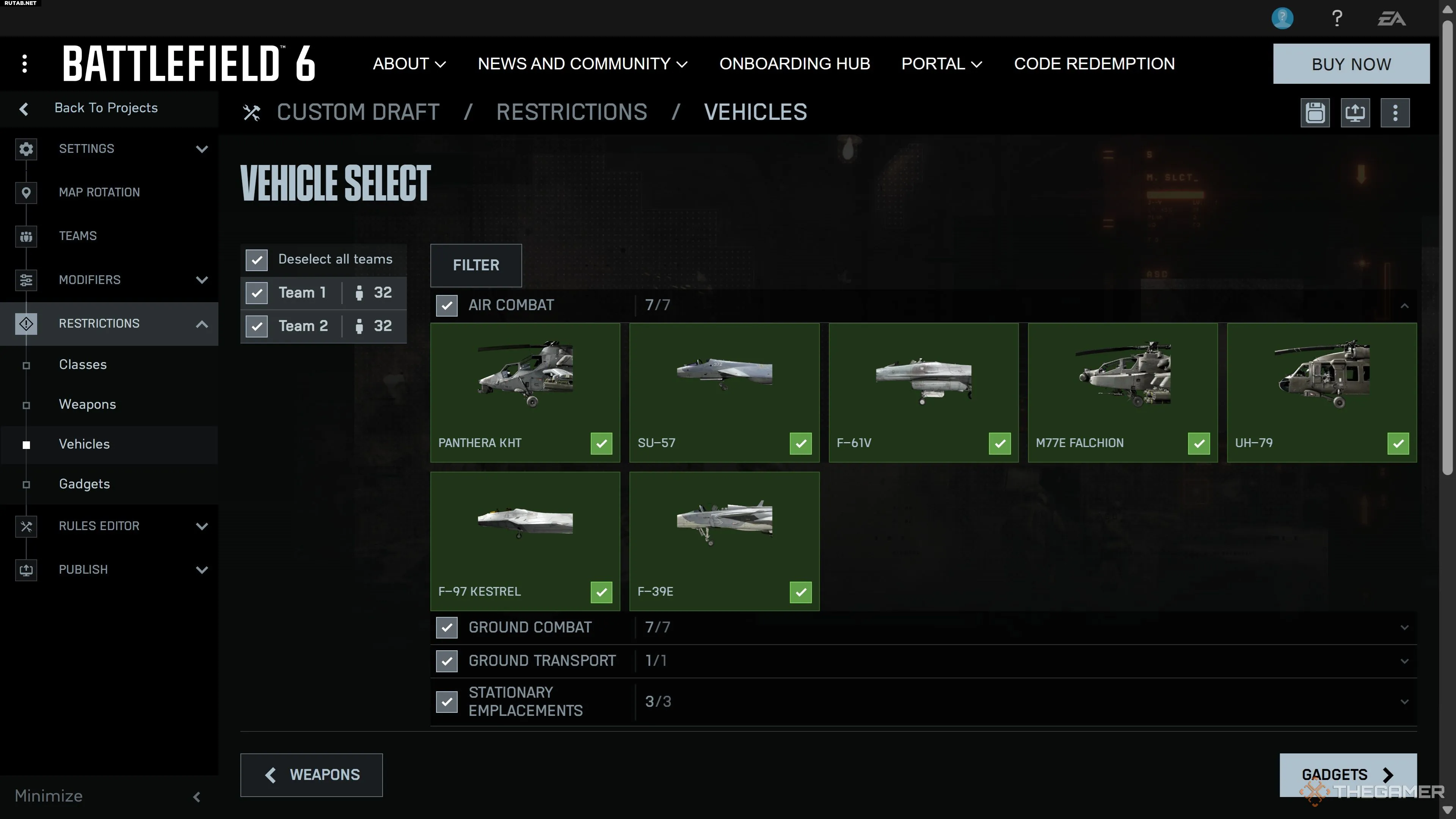
Task: Go back to the WEAPONS page
Action: coord(311,774)
